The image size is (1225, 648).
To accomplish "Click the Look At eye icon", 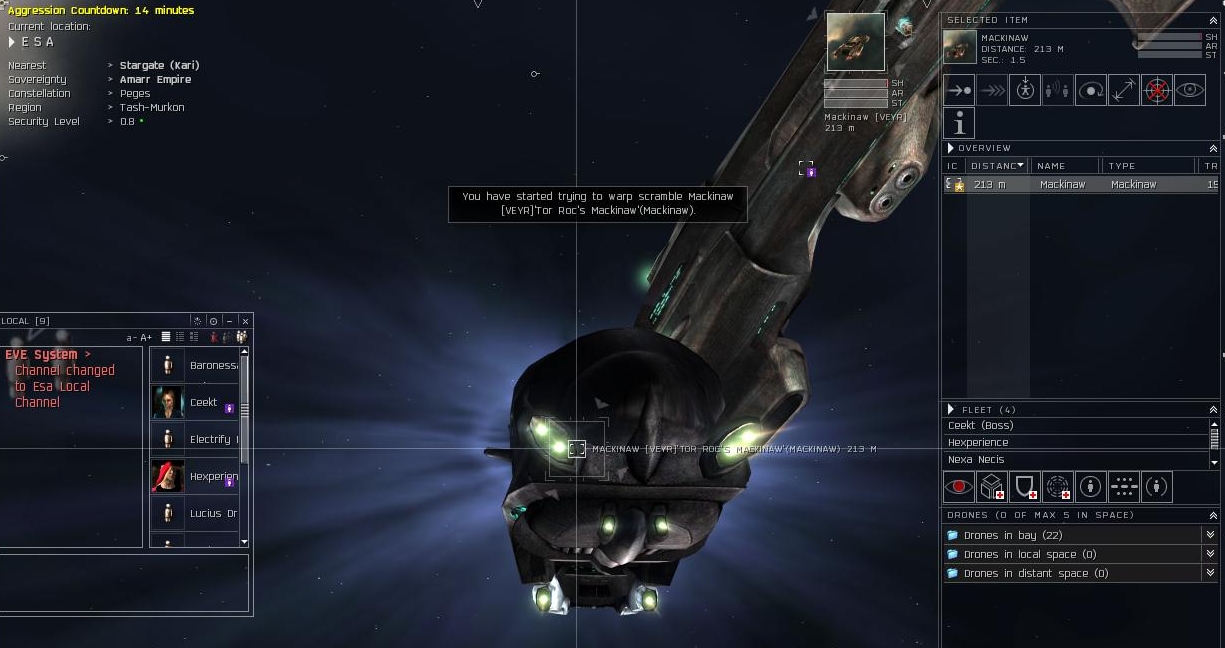I will tap(1190, 90).
